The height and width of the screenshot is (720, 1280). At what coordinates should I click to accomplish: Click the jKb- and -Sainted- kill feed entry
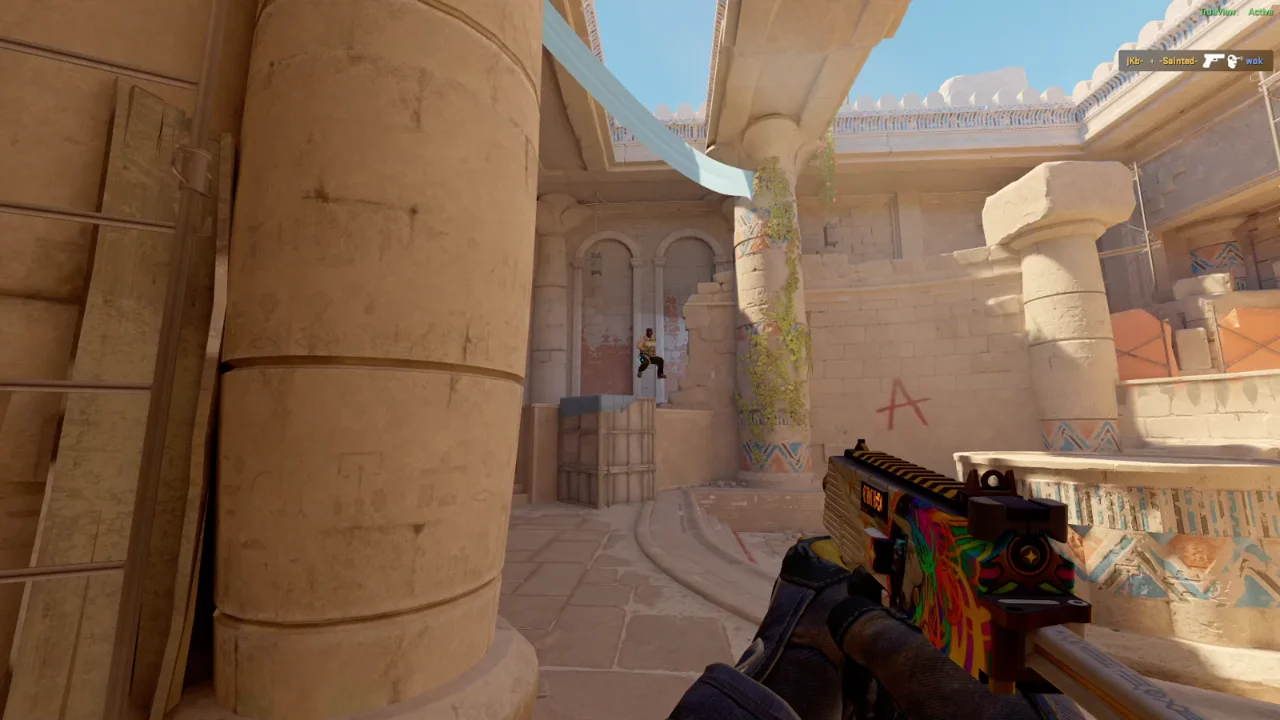[1195, 61]
